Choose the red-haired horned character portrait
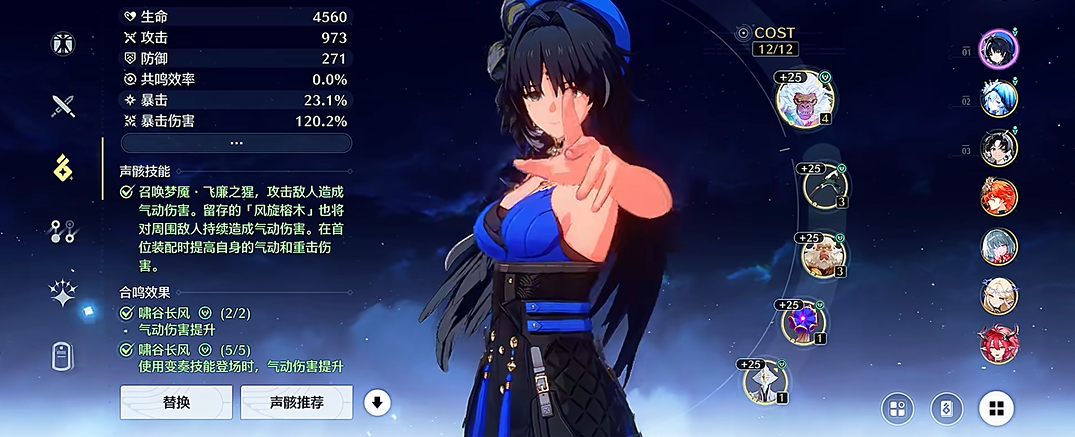Image resolution: width=1075 pixels, height=437 pixels. 998,343
